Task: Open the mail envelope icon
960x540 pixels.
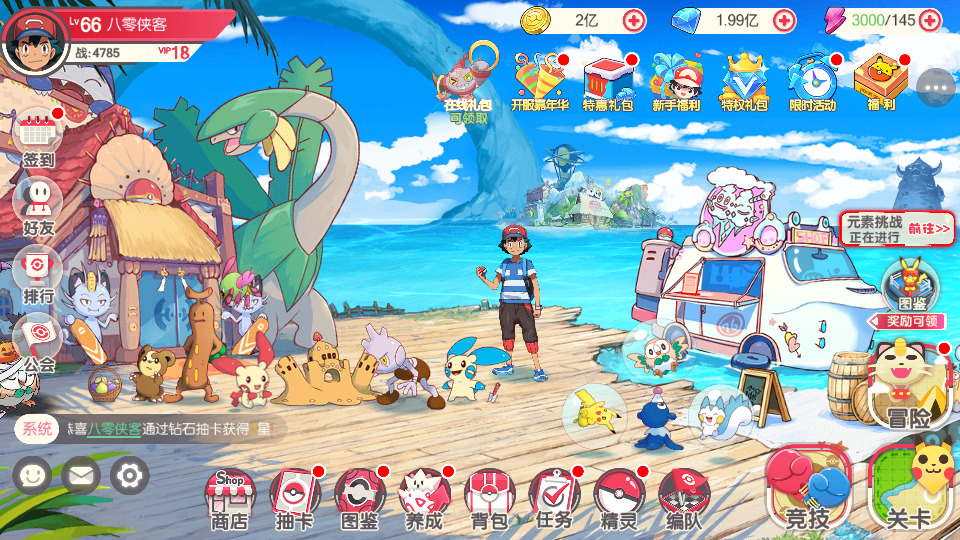Action: coord(81,475)
